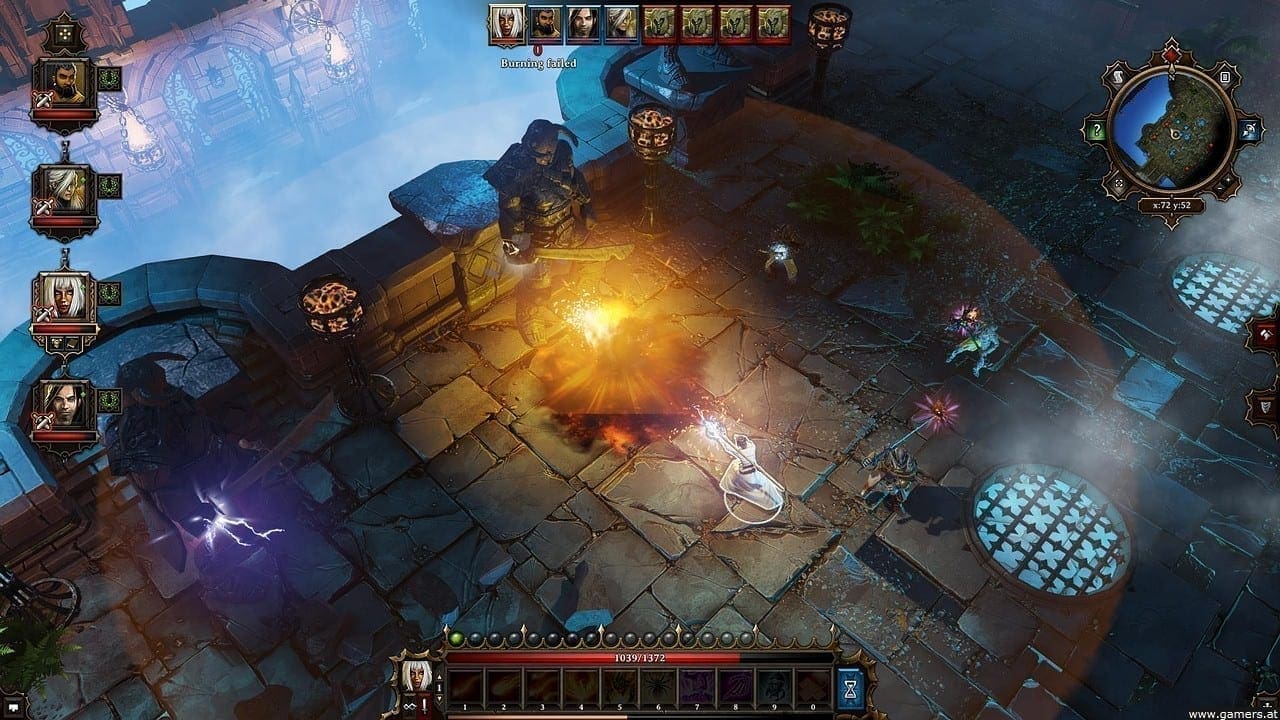Use the purple skill in hotbar slot 7
The width and height of the screenshot is (1280, 720).
697,685
